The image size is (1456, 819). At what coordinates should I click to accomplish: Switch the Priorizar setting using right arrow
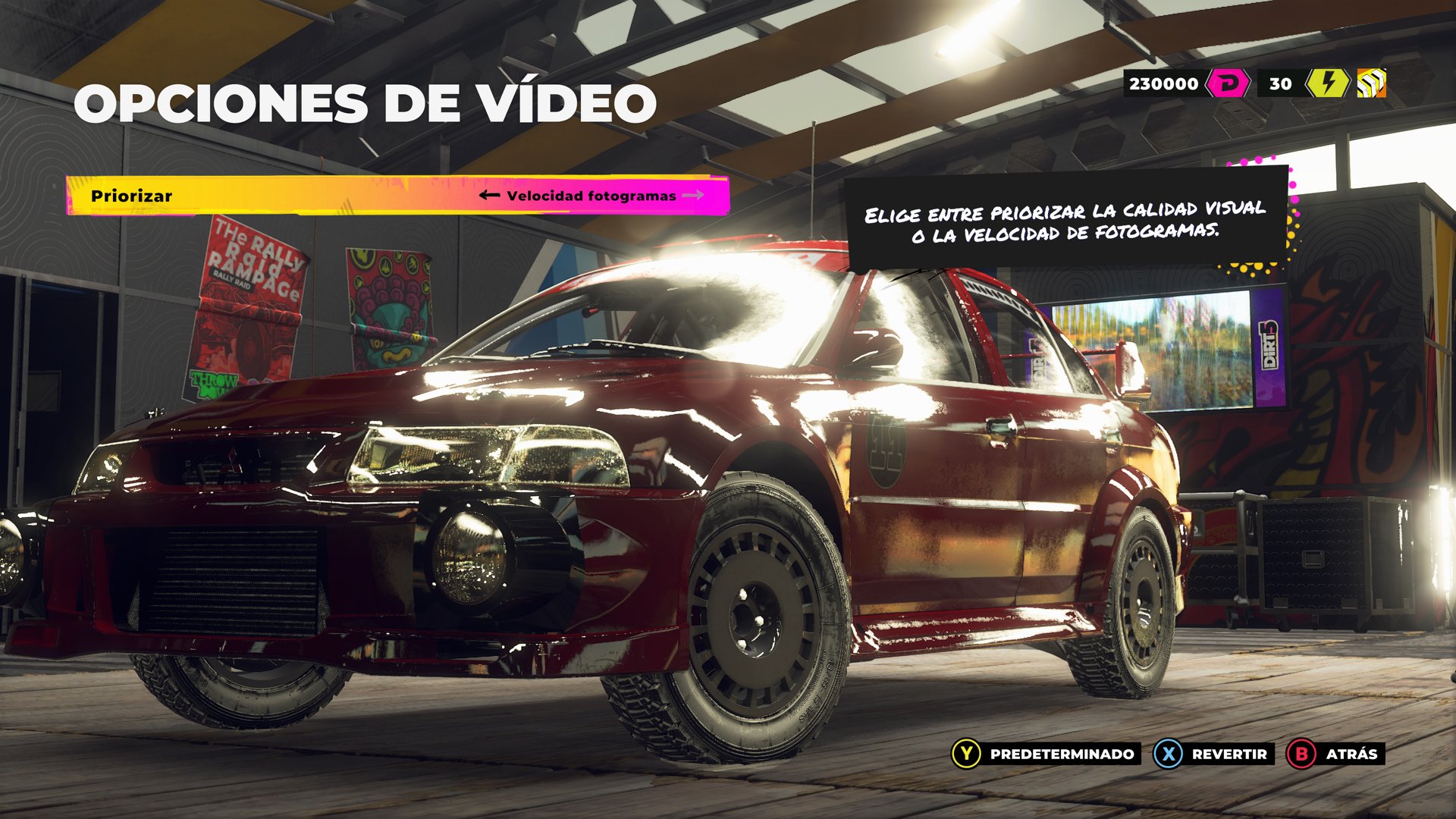coord(695,196)
